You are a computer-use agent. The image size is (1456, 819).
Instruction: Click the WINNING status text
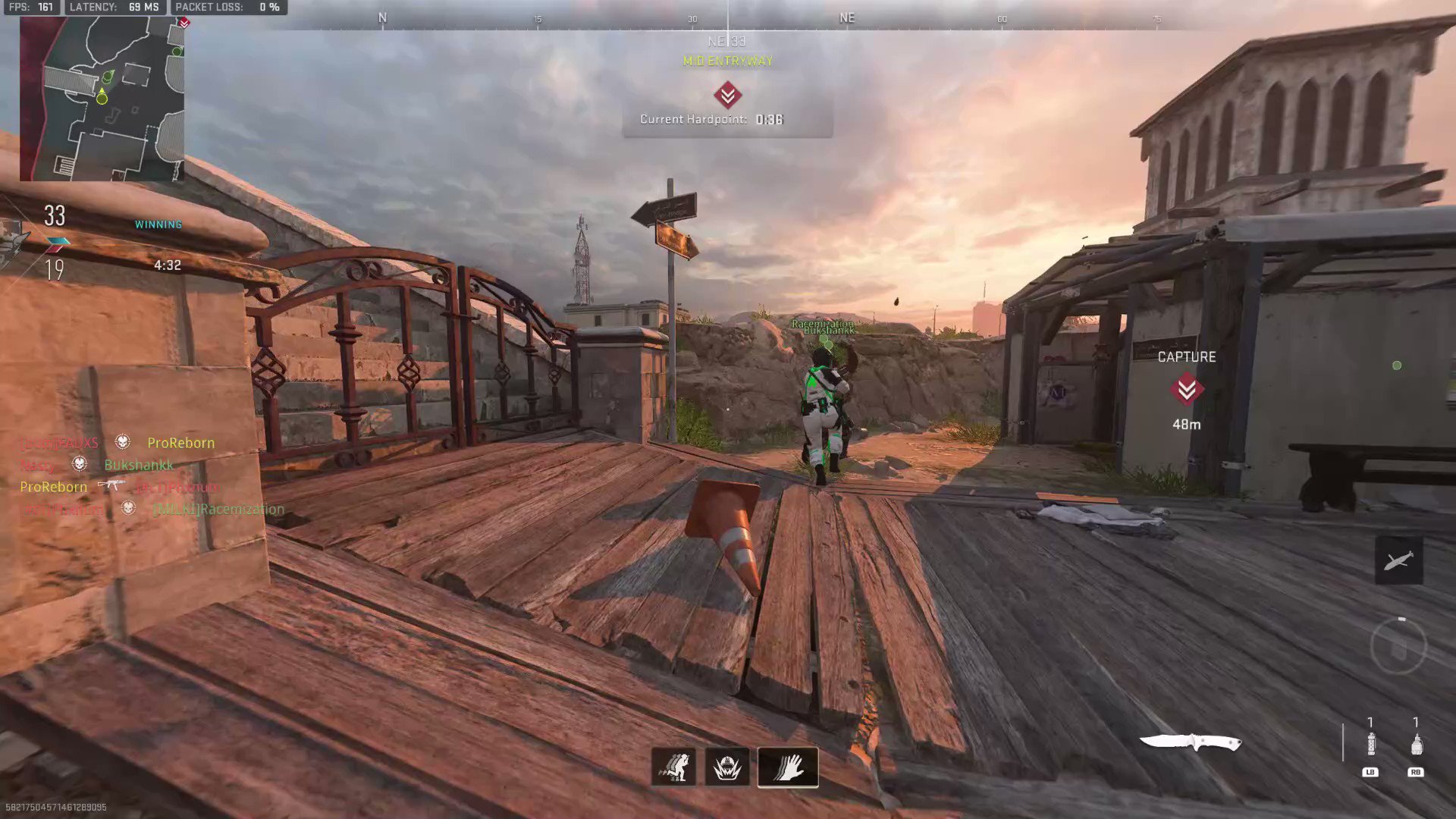pos(158,224)
